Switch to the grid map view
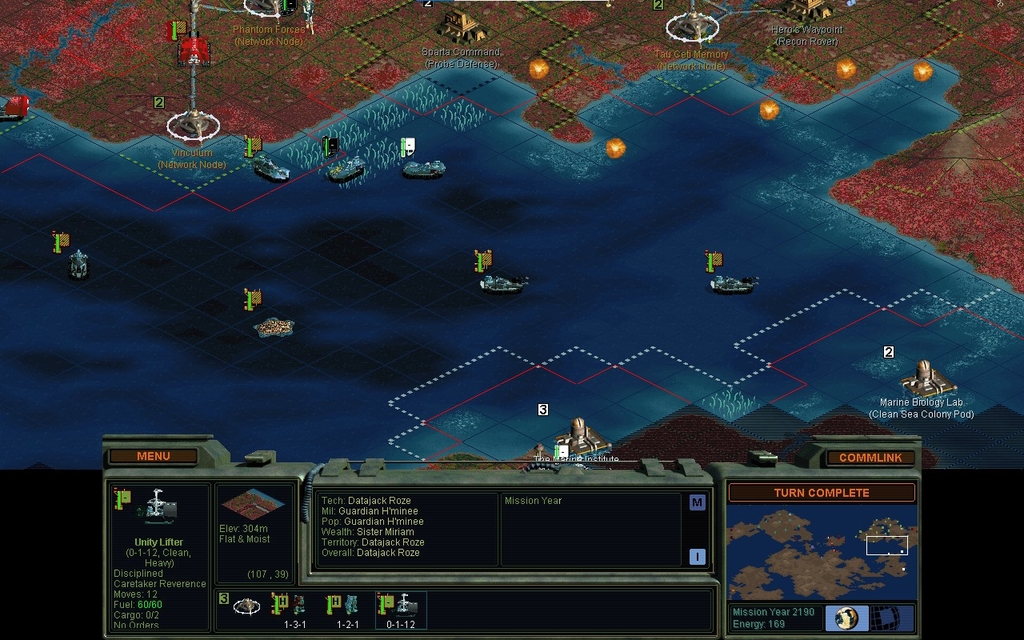Screen dimensions: 1024x640 pyautogui.click(x=885, y=618)
